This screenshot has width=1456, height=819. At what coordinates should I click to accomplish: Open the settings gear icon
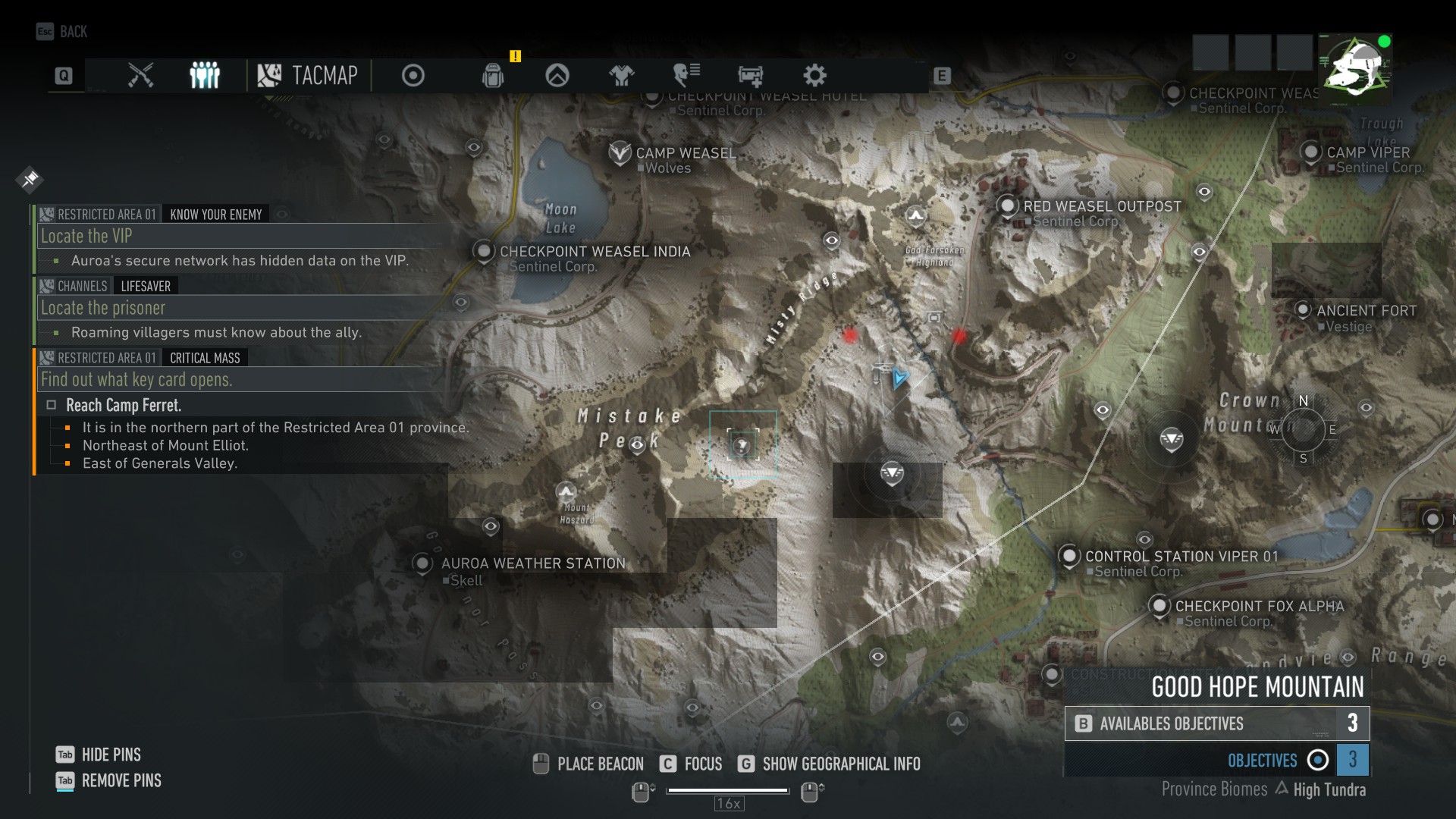(816, 75)
